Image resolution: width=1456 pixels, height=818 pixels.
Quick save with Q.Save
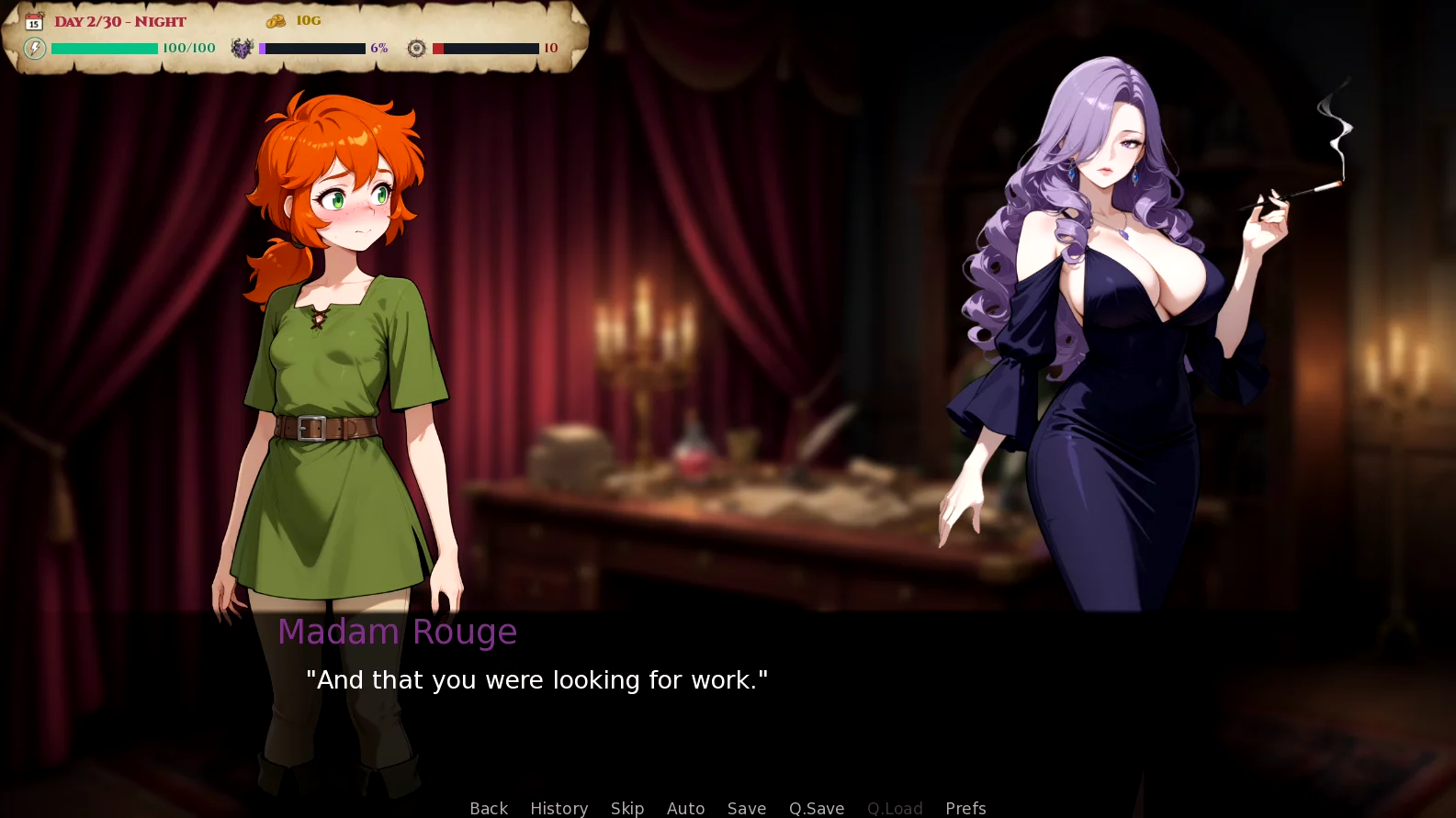point(816,808)
